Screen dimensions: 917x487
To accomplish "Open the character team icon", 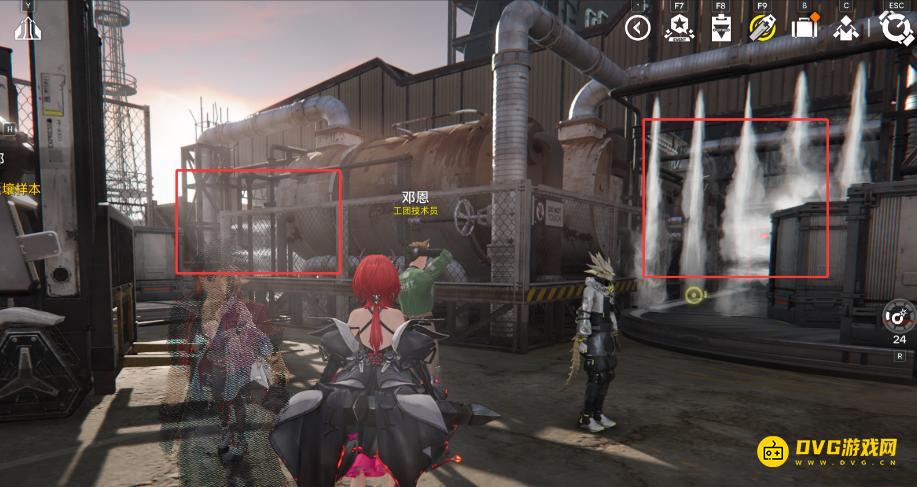I will (x=846, y=28).
